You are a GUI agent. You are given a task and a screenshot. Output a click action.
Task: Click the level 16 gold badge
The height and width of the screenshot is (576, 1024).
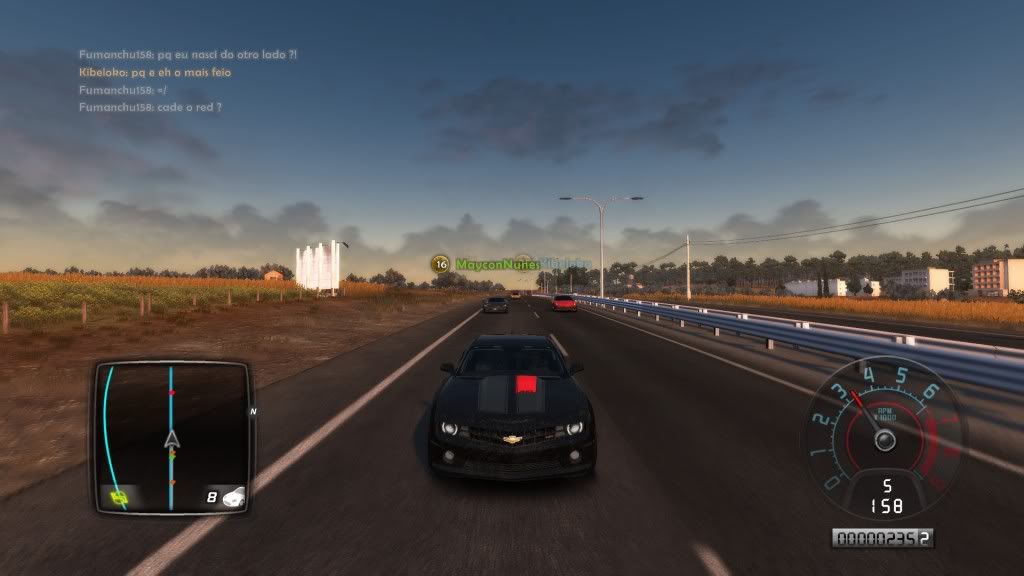pyautogui.click(x=440, y=264)
